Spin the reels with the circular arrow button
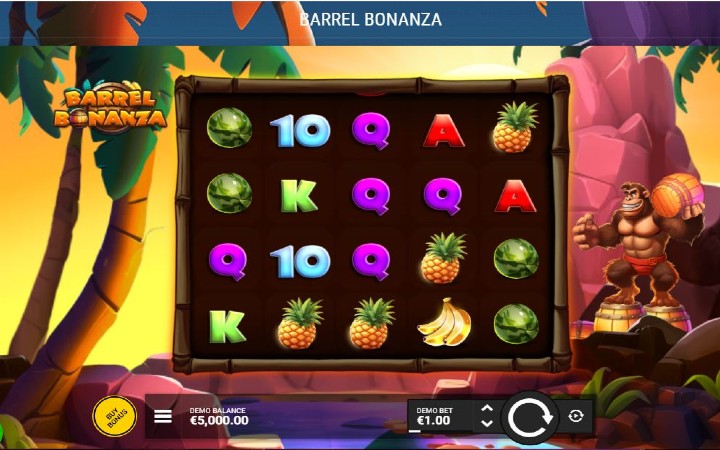720x450 pixels. [529, 416]
